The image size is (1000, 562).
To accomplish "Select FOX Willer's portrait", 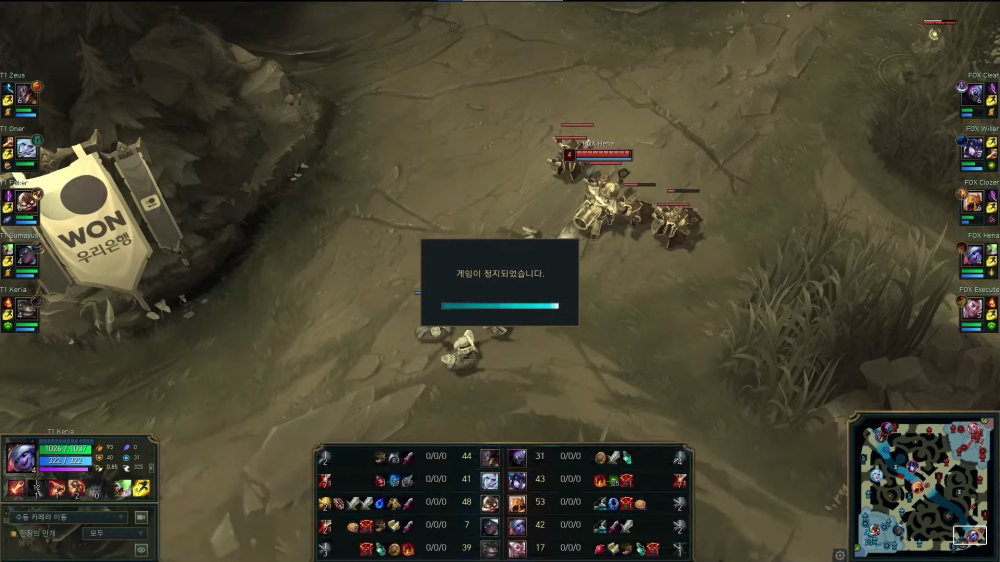I will [973, 149].
